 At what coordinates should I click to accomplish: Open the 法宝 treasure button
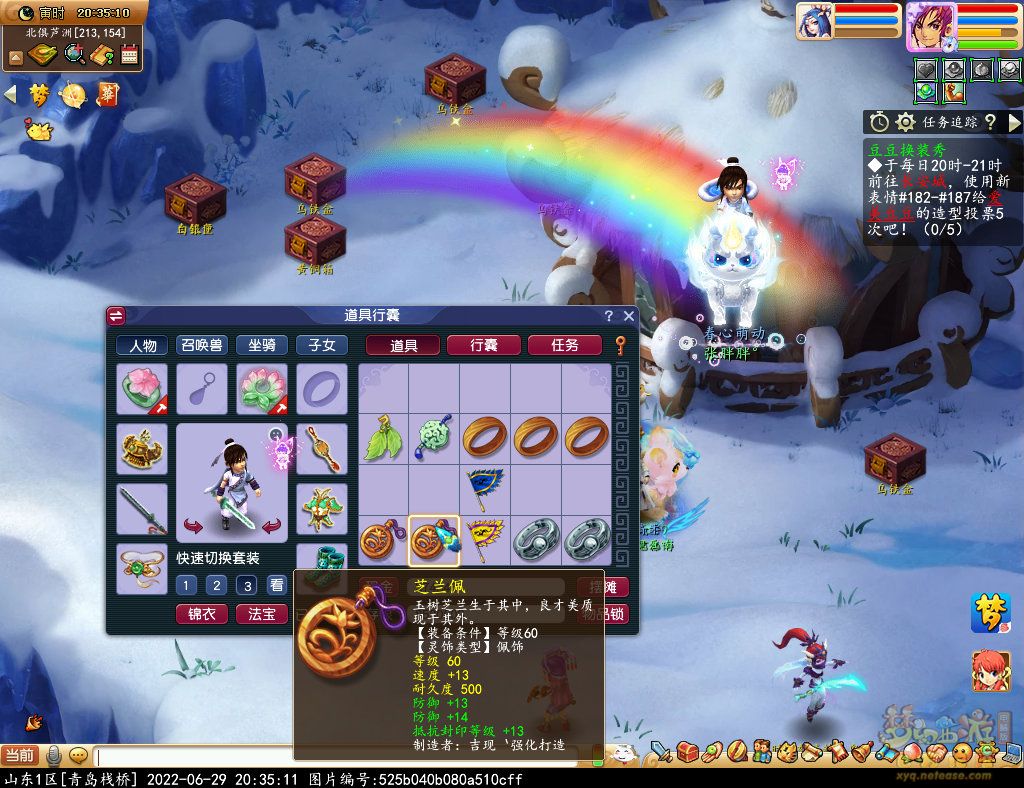[262, 613]
